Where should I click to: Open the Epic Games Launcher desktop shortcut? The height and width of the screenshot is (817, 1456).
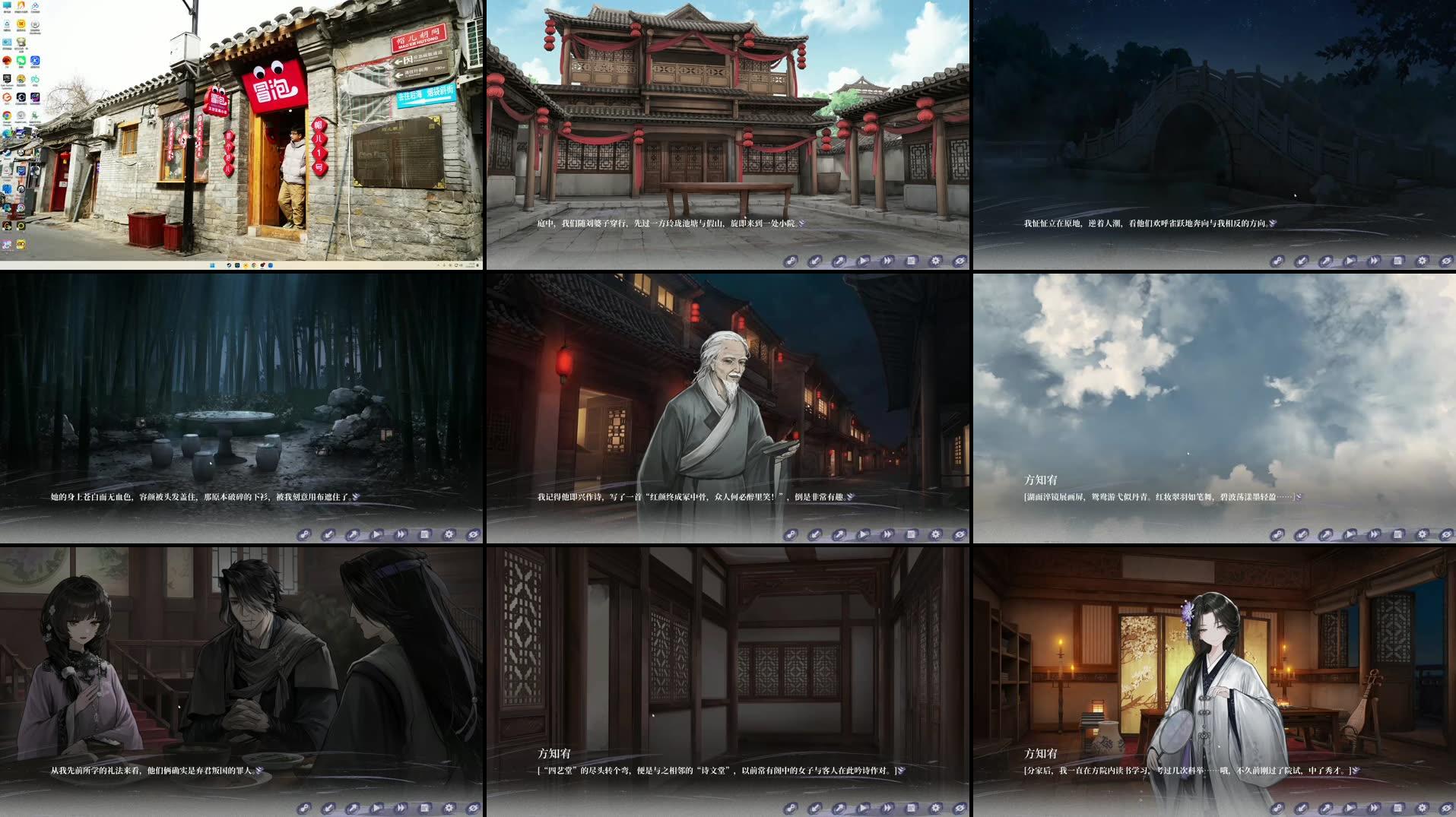(x=8, y=79)
